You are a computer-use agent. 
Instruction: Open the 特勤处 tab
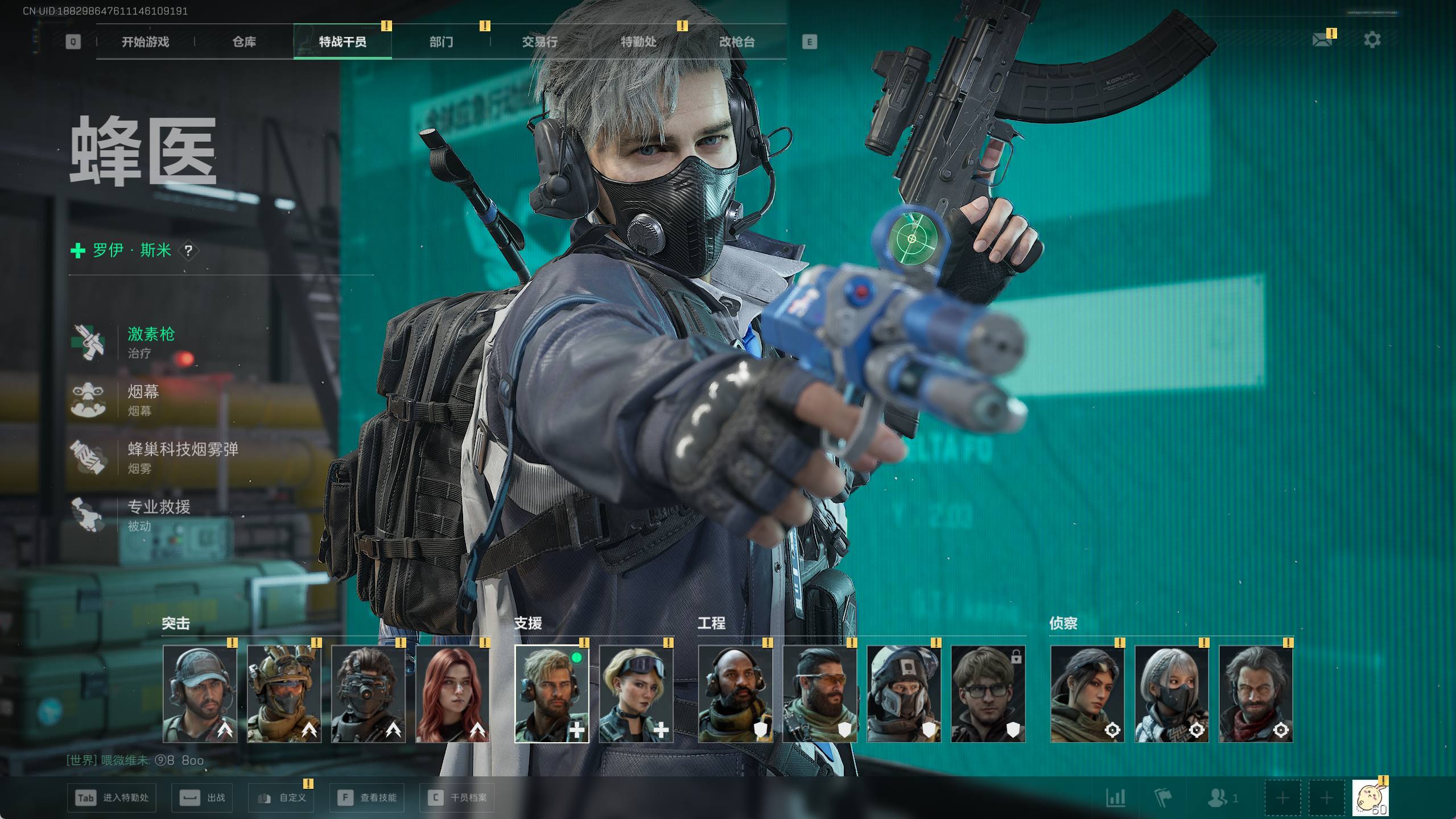638,42
